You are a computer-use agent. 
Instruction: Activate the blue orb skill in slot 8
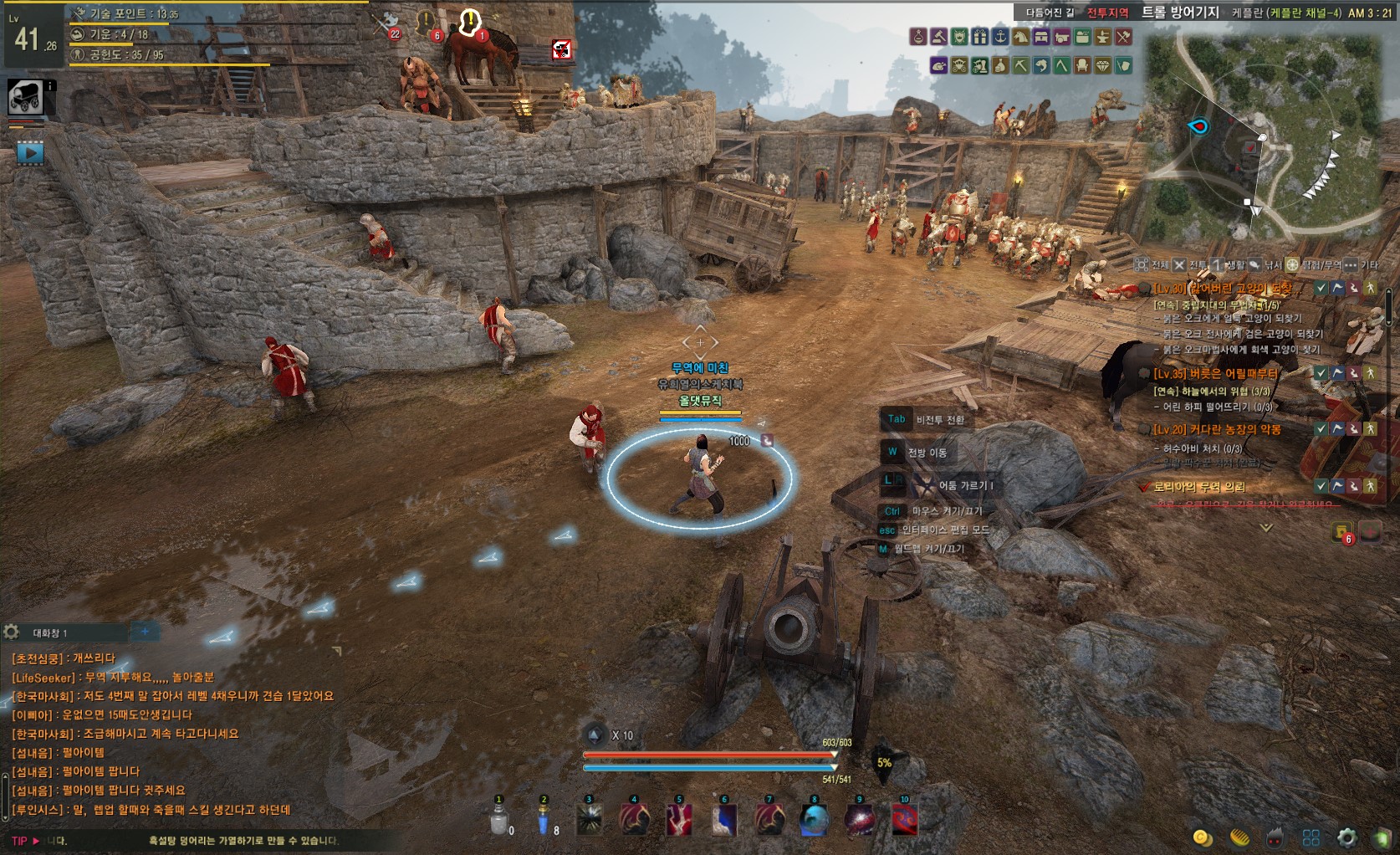[815, 820]
